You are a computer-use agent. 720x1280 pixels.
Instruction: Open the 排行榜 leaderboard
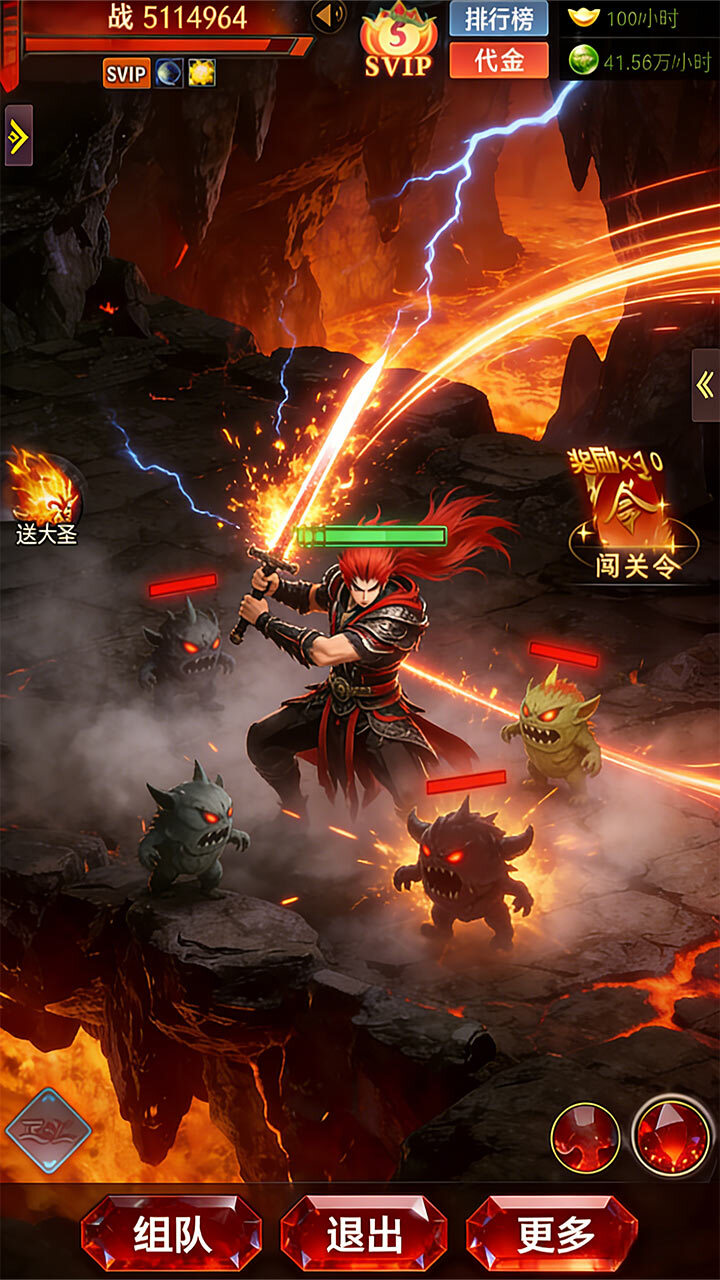tap(498, 18)
